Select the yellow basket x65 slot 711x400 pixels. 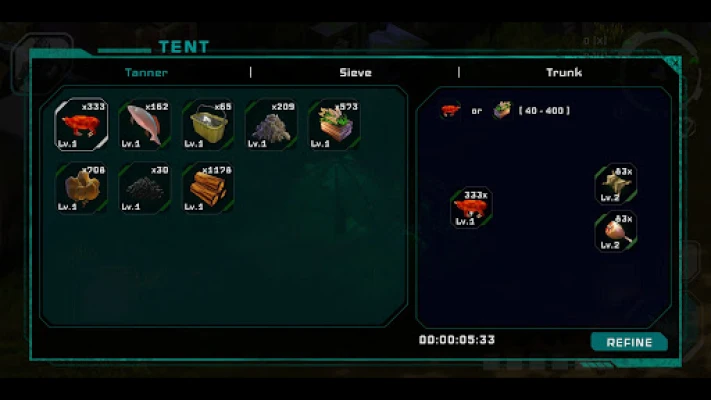coord(208,125)
